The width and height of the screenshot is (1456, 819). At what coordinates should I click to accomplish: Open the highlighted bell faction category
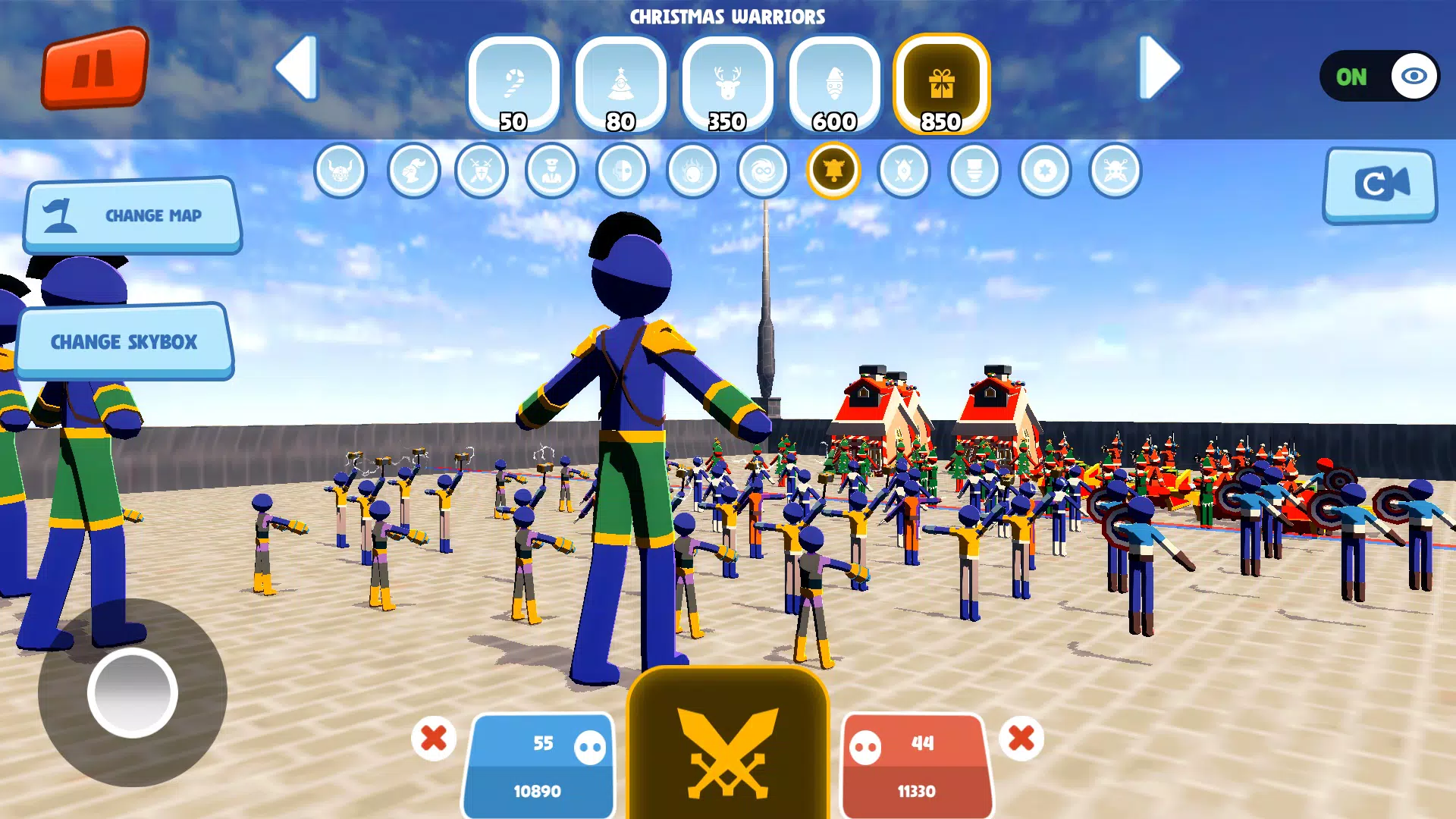point(833,171)
